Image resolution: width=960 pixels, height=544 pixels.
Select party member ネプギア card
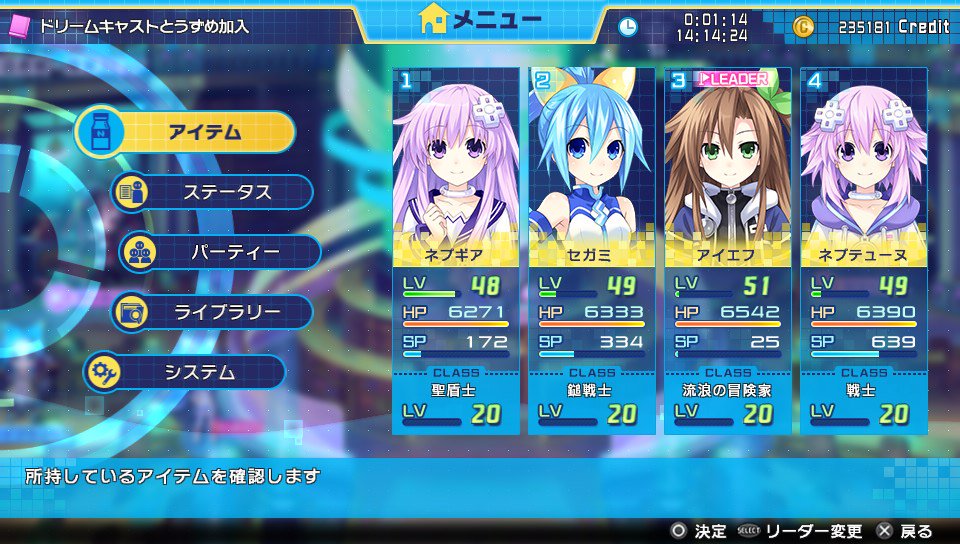tap(456, 250)
